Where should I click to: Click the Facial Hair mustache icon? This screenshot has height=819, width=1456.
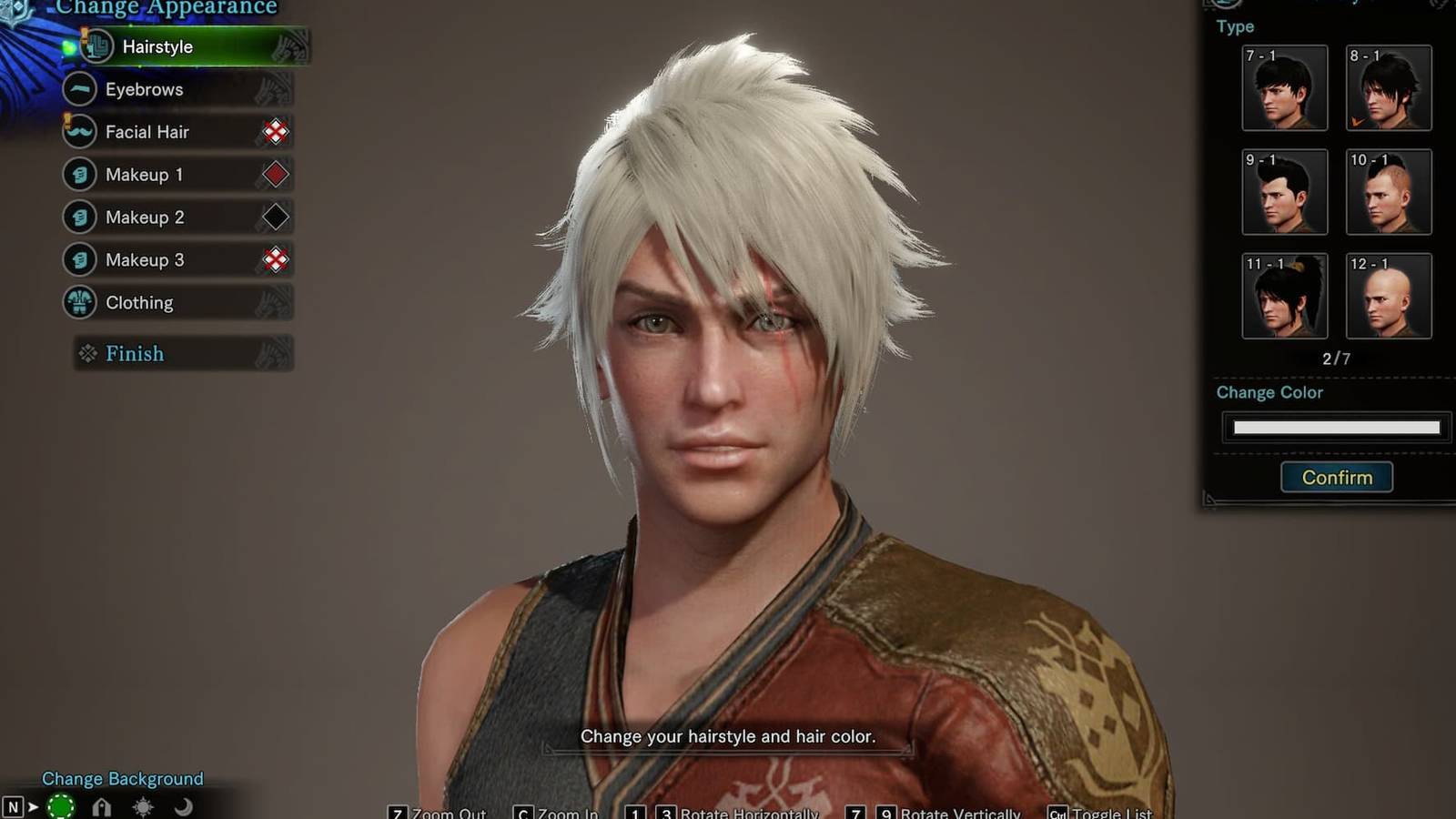pos(78,132)
